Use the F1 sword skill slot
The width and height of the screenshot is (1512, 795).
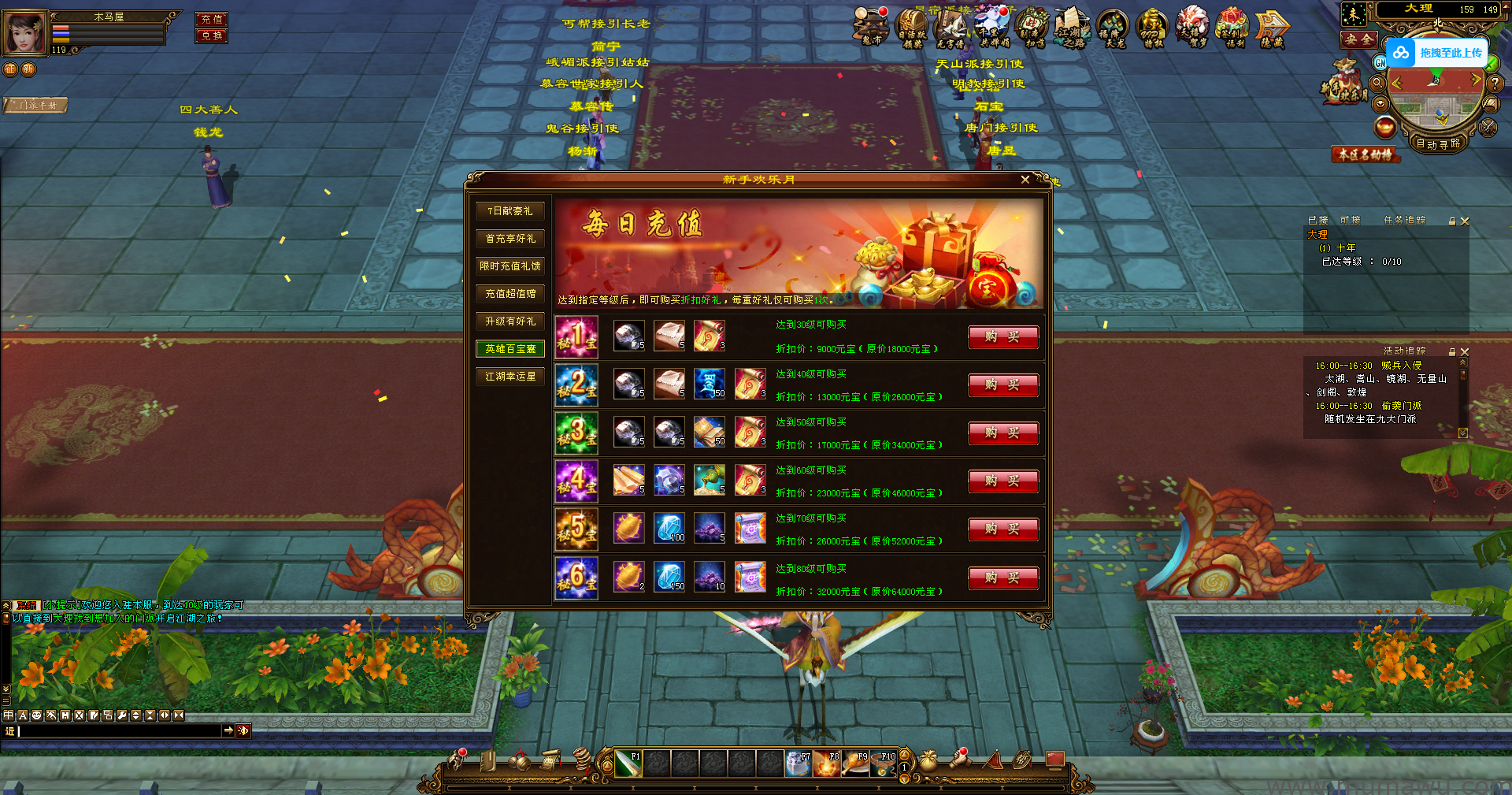tap(628, 763)
